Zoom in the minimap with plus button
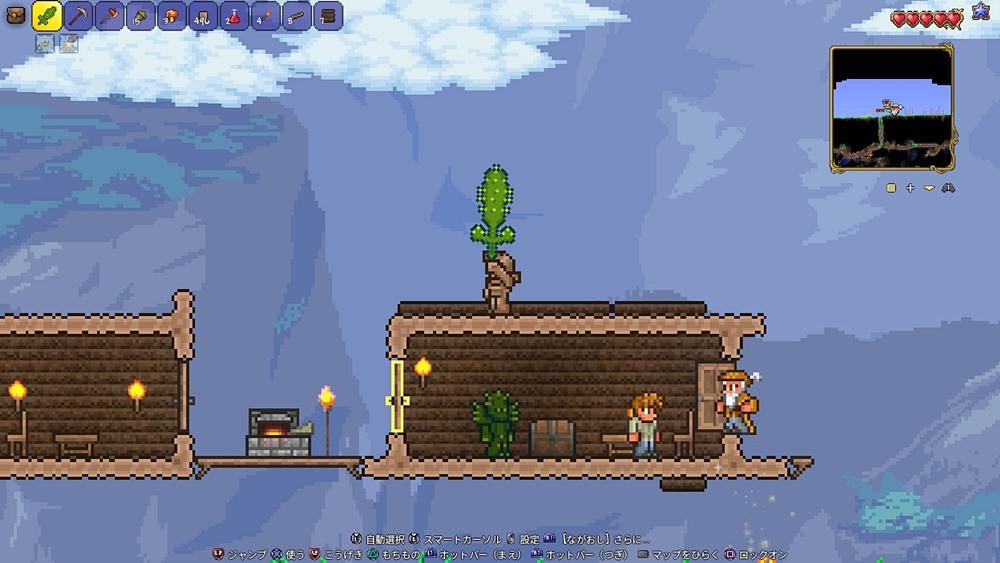 coord(910,187)
